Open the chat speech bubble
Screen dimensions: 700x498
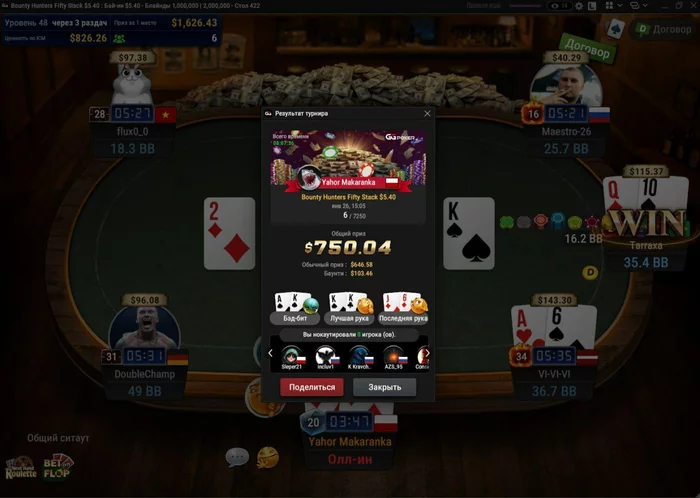(237, 457)
